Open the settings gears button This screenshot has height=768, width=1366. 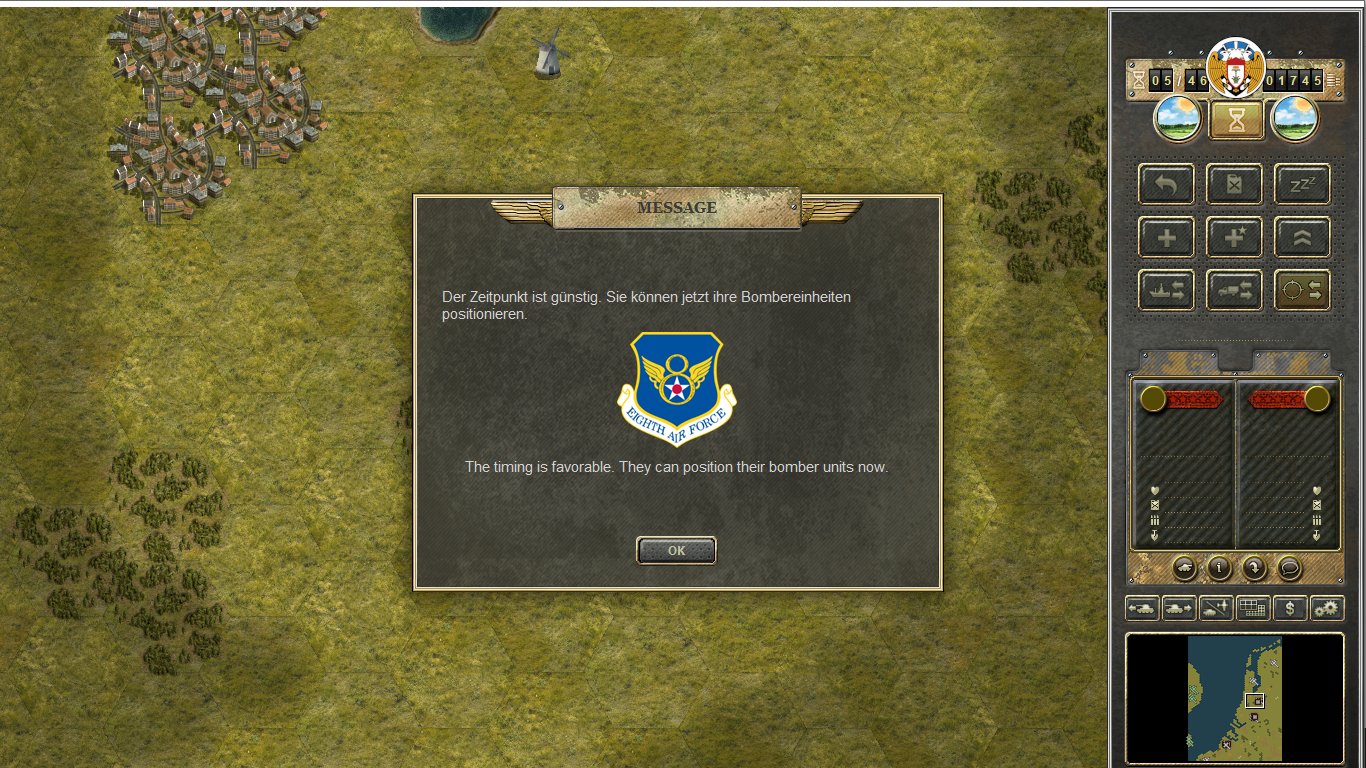click(x=1327, y=608)
